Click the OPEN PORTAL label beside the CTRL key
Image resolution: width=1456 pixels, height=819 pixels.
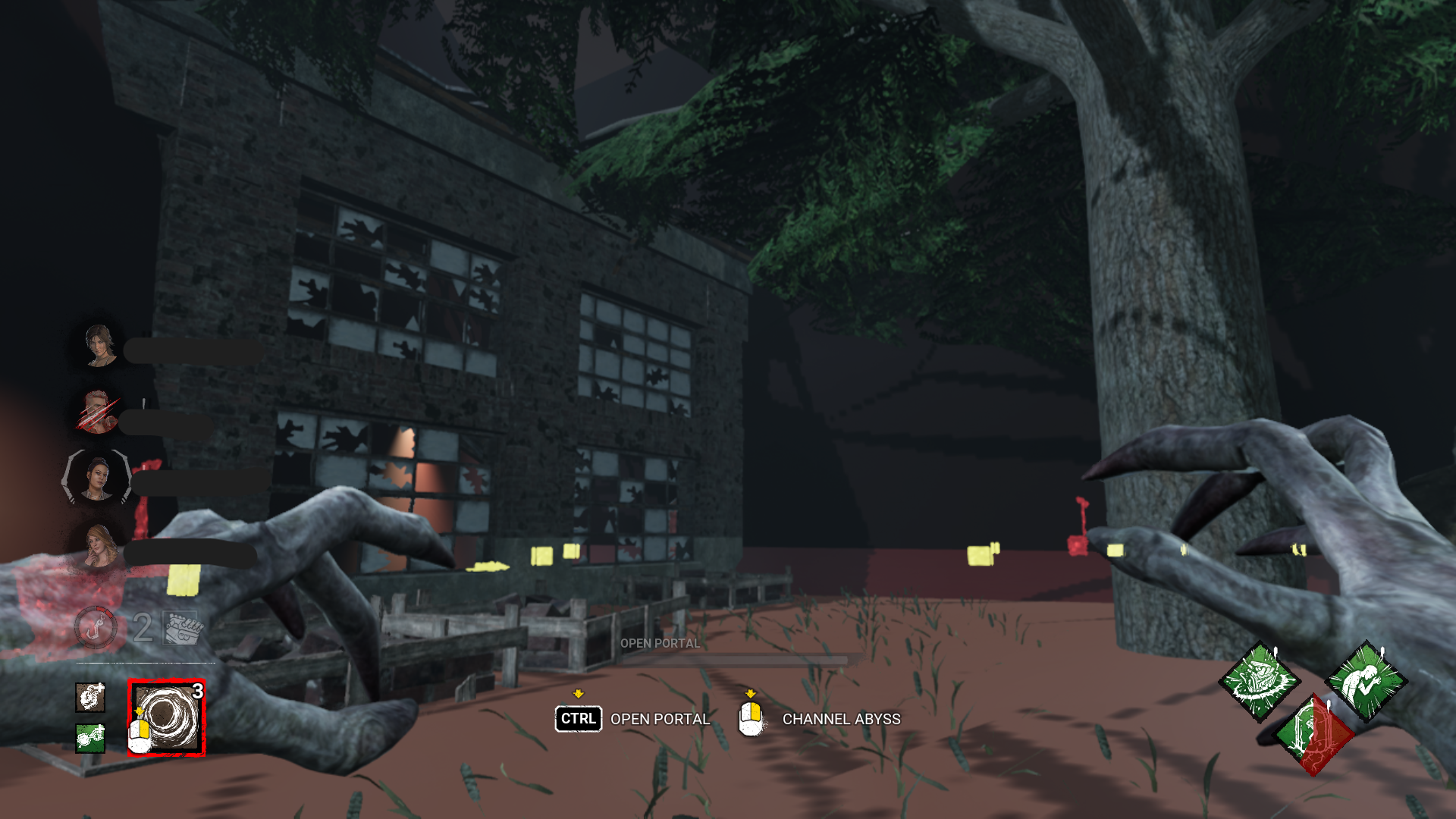(659, 719)
